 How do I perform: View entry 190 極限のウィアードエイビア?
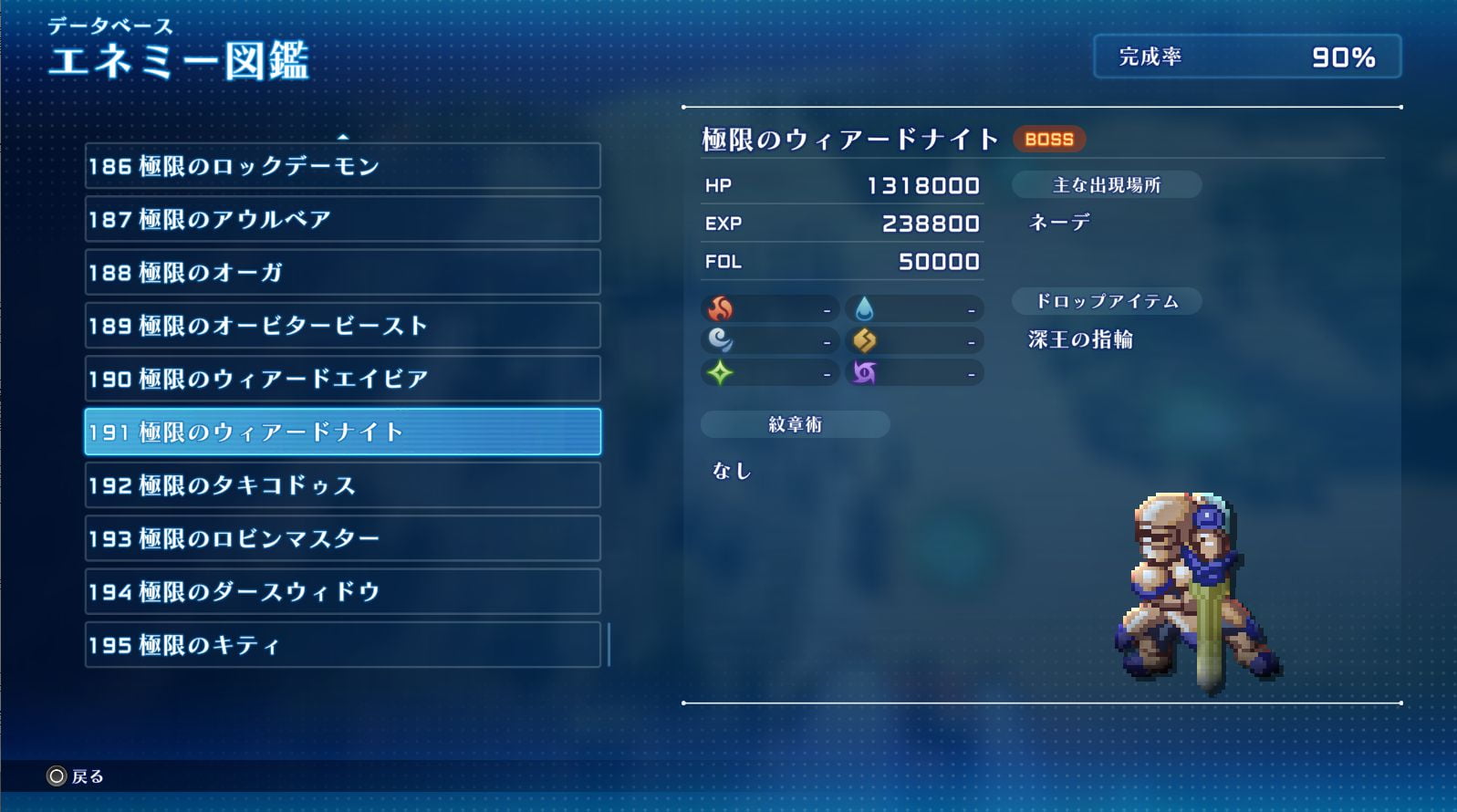pos(342,379)
